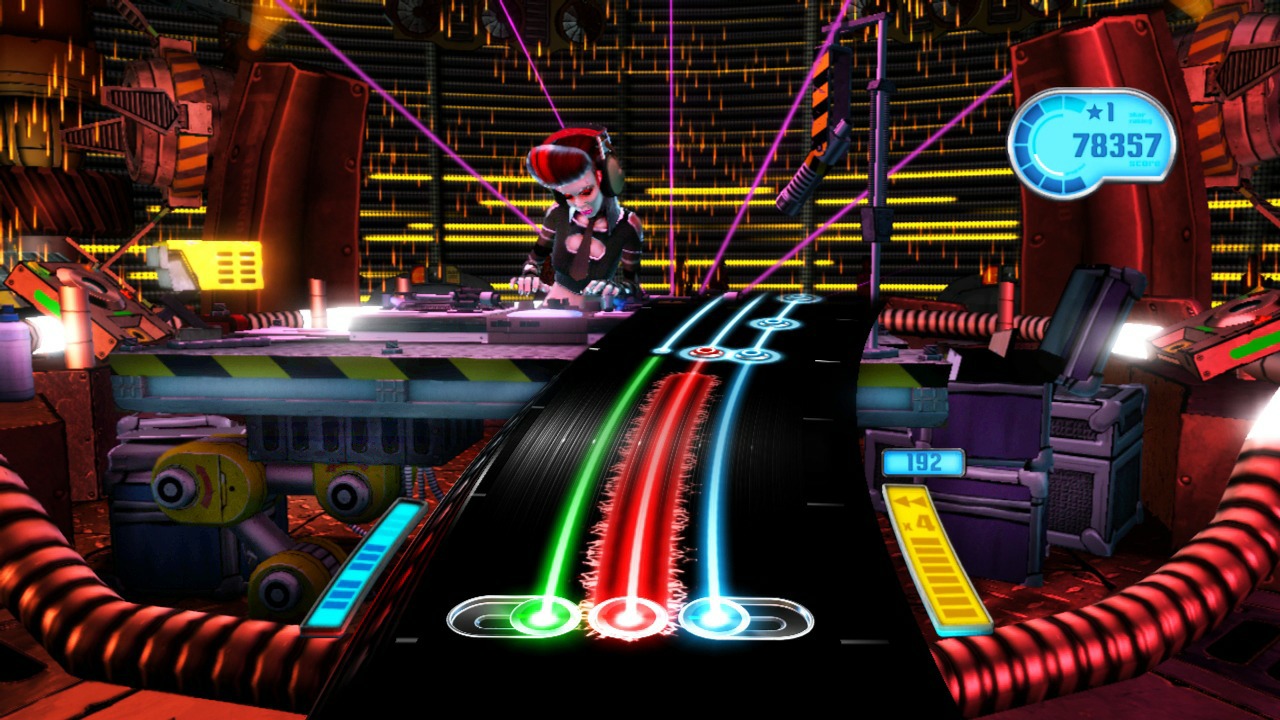Expand the 192 beat counter display

(x=925, y=461)
